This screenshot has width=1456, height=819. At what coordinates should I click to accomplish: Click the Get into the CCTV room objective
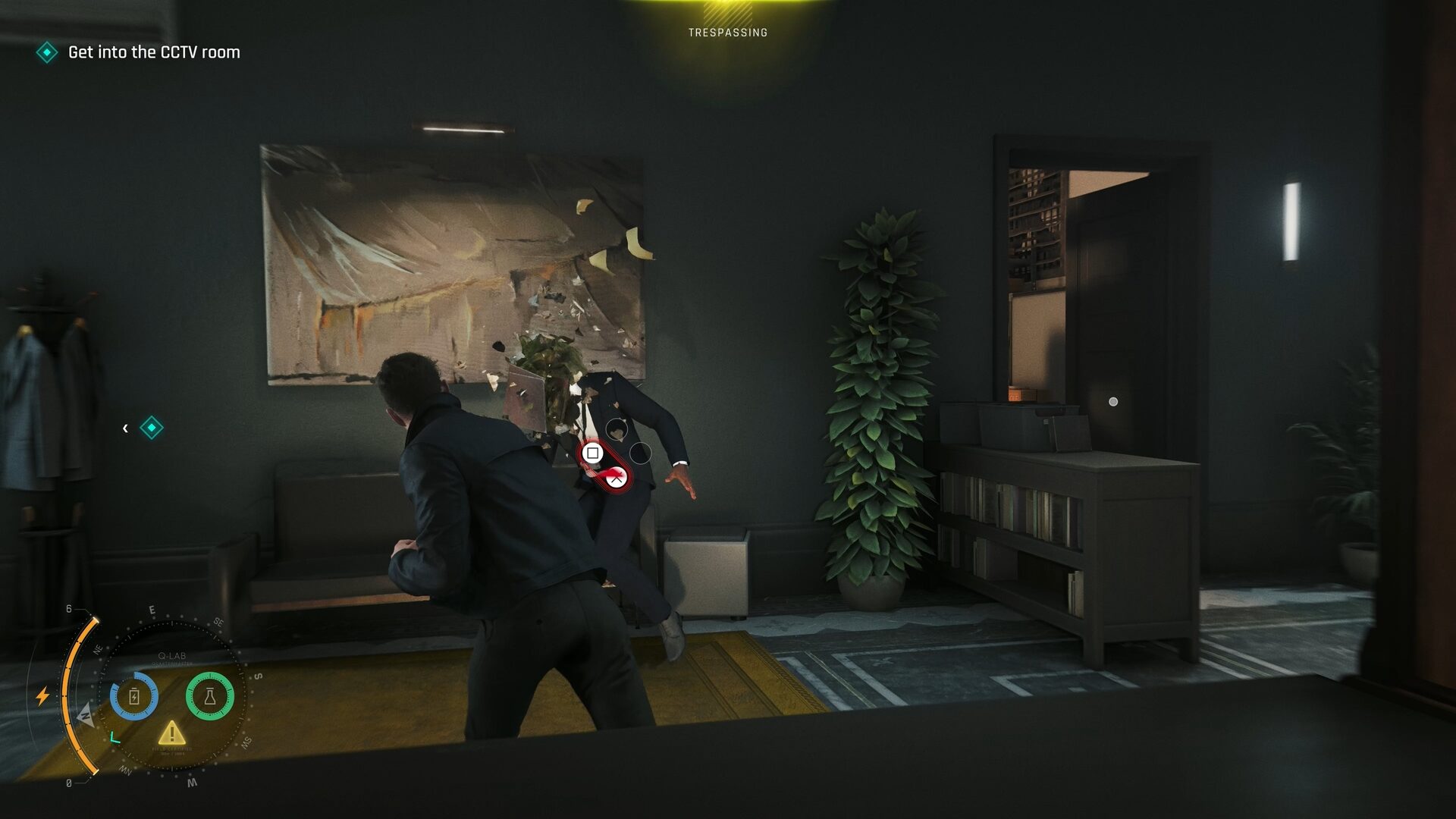tap(152, 52)
